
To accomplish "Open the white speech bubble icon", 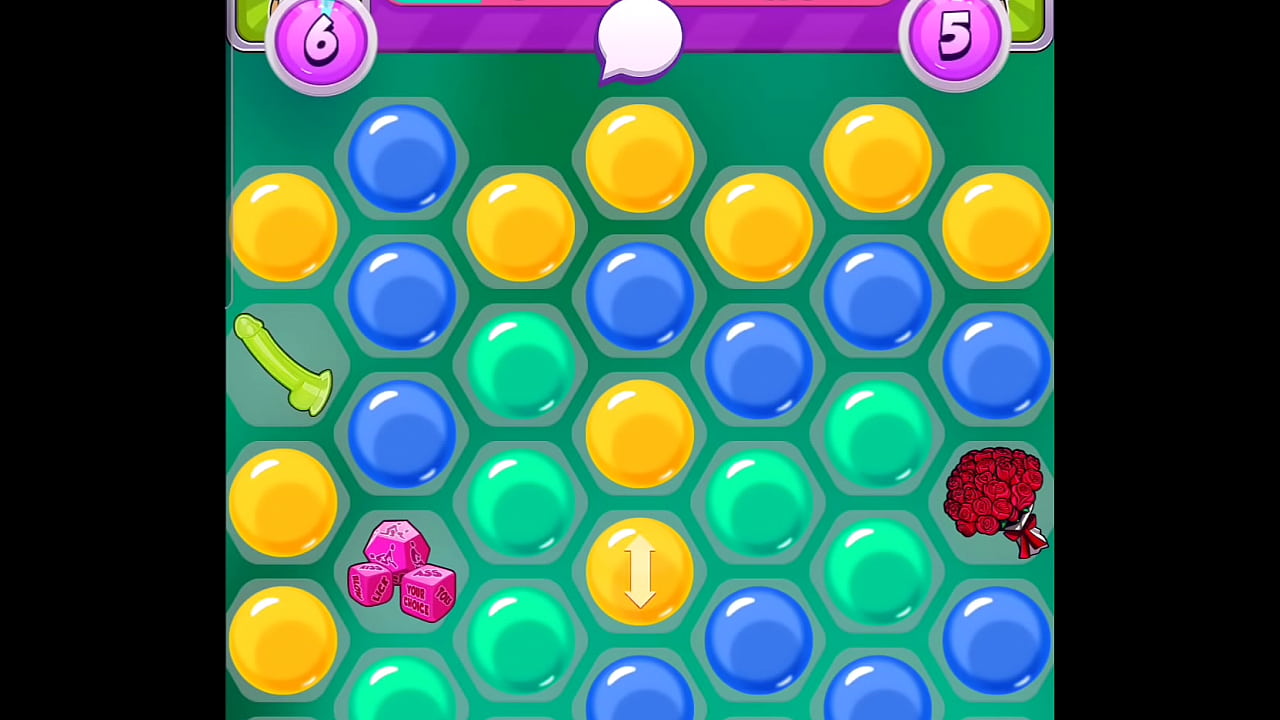I will 639,40.
